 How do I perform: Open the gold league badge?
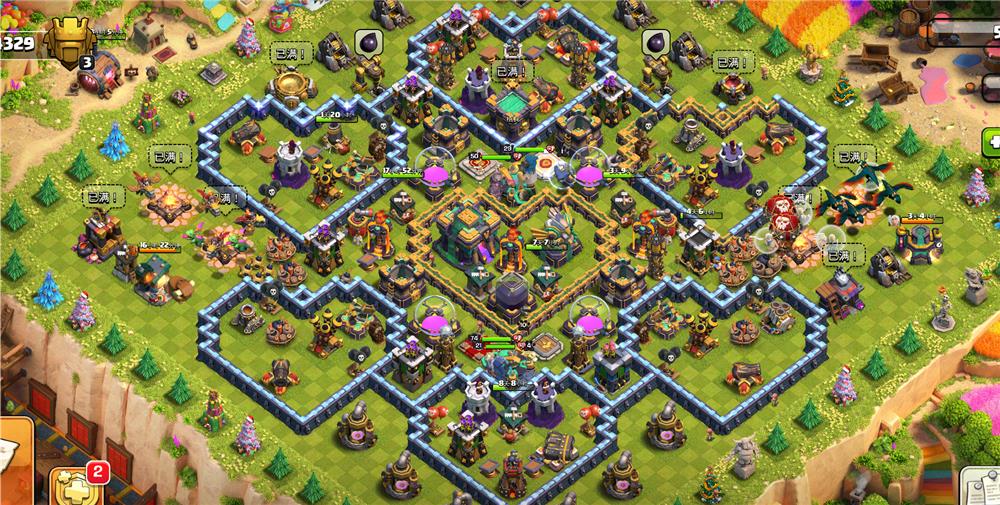(67, 44)
